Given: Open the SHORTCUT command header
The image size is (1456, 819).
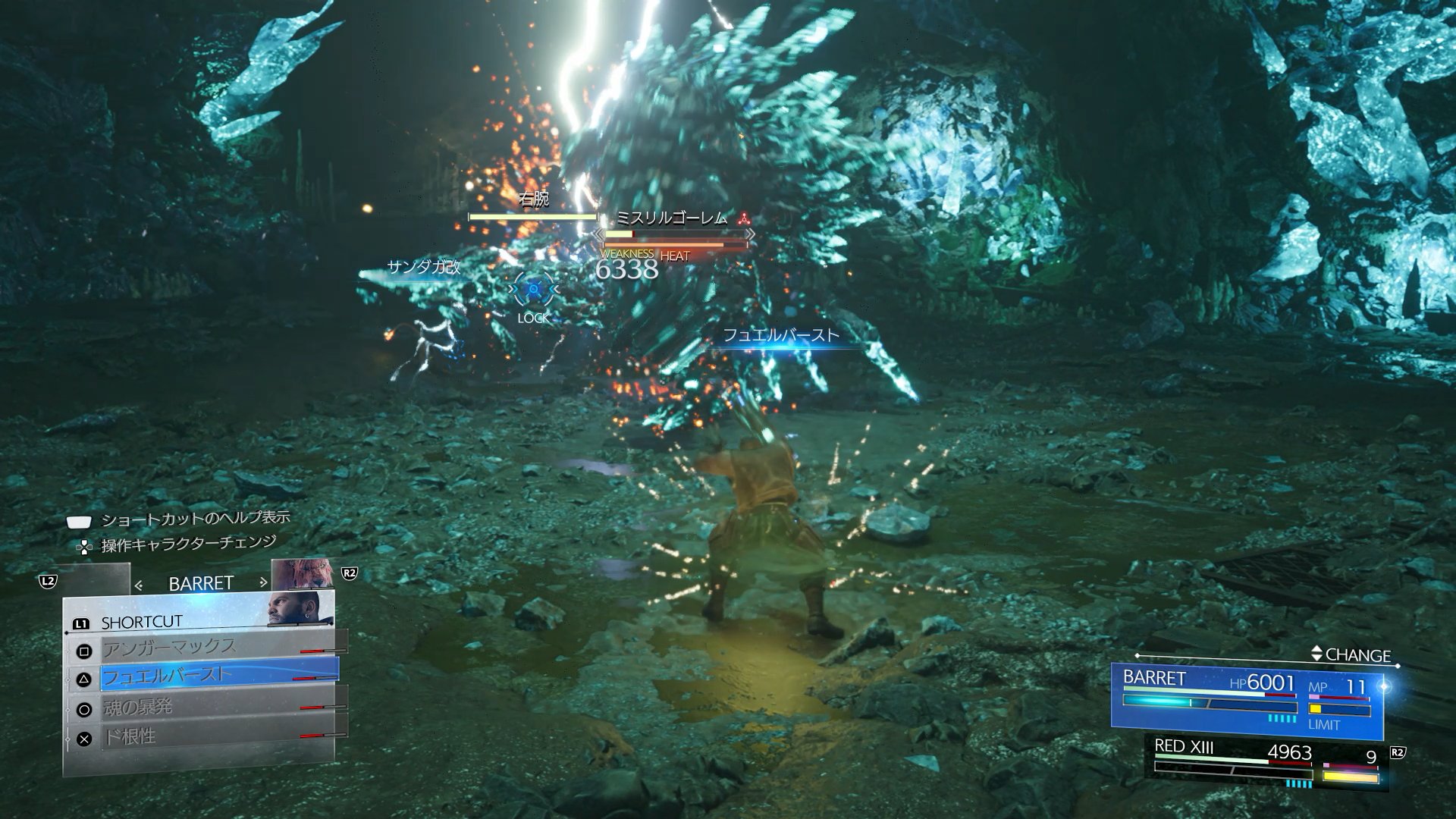Looking at the screenshot, I should click(x=142, y=623).
